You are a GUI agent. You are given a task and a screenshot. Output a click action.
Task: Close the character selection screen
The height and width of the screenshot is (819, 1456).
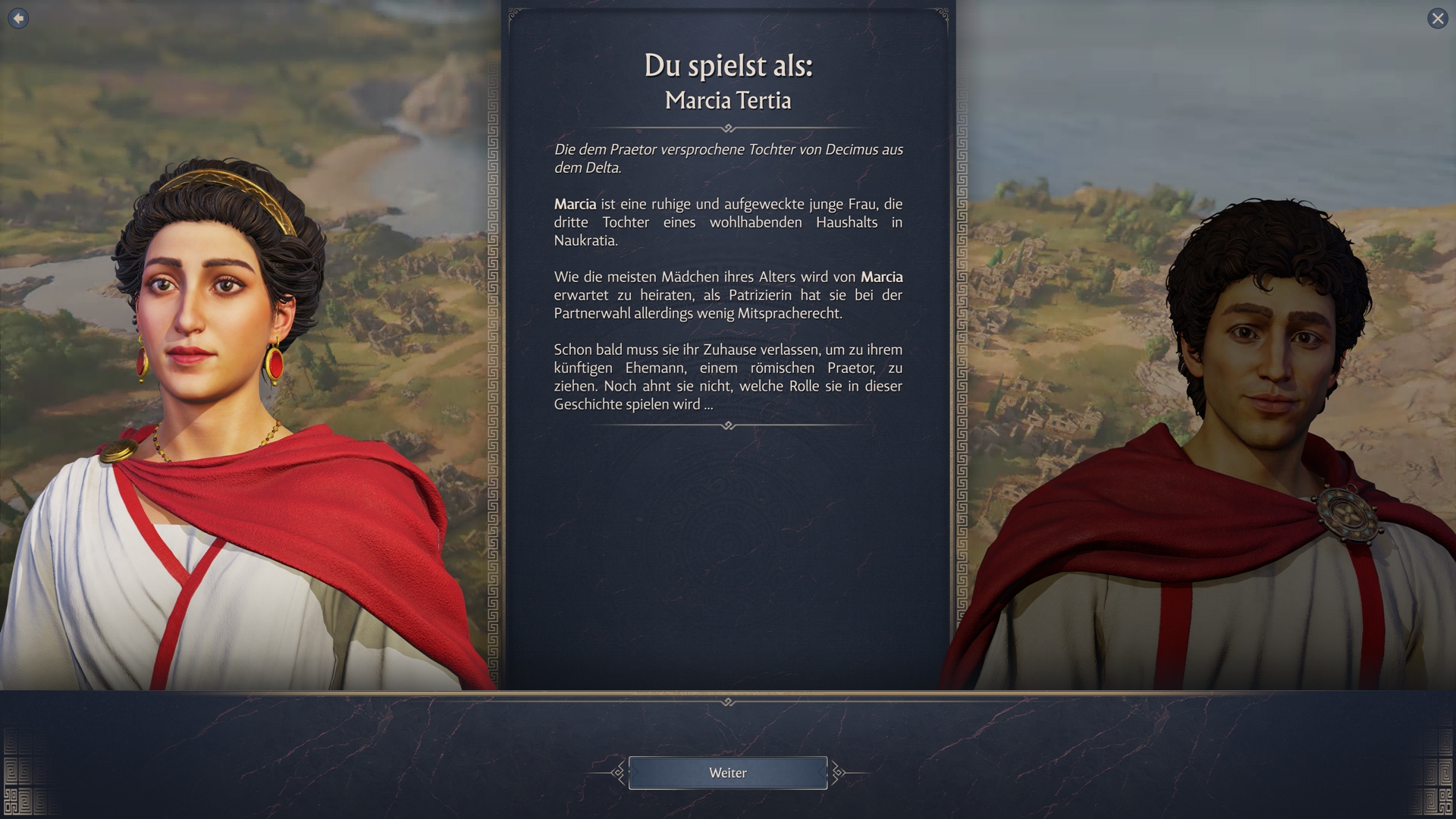[1437, 18]
